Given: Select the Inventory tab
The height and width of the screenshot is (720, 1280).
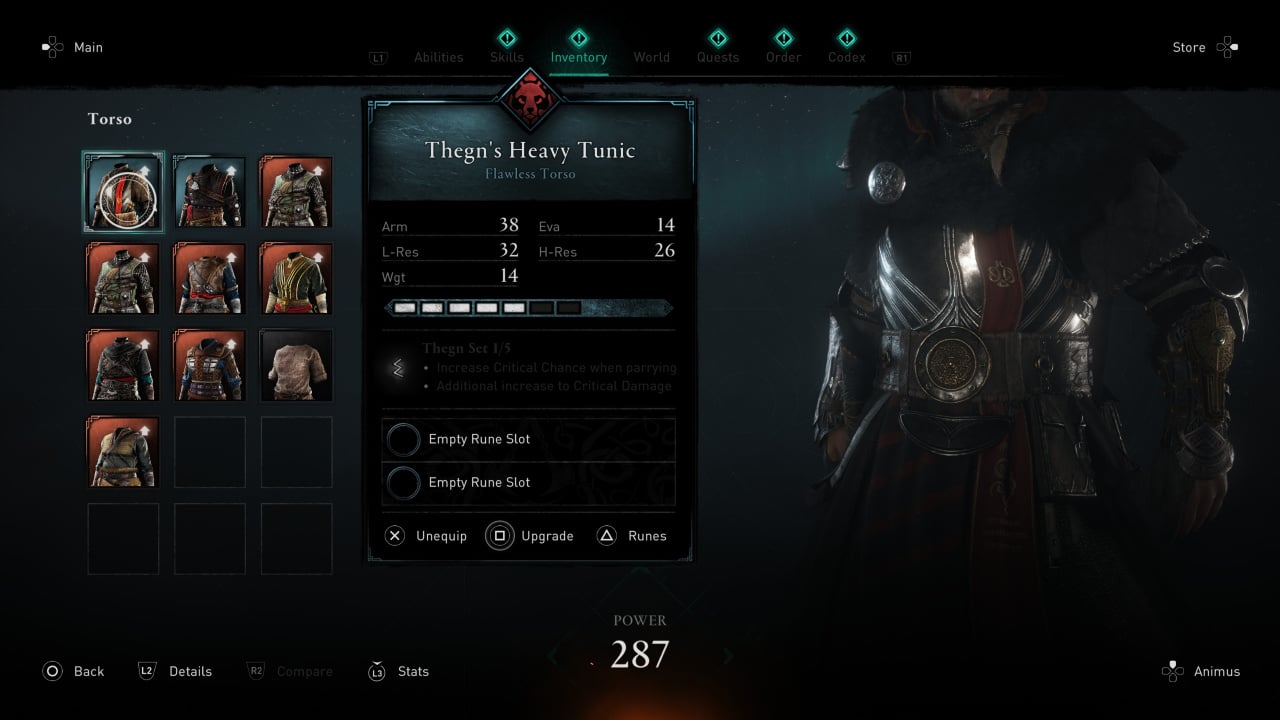Looking at the screenshot, I should pos(579,57).
